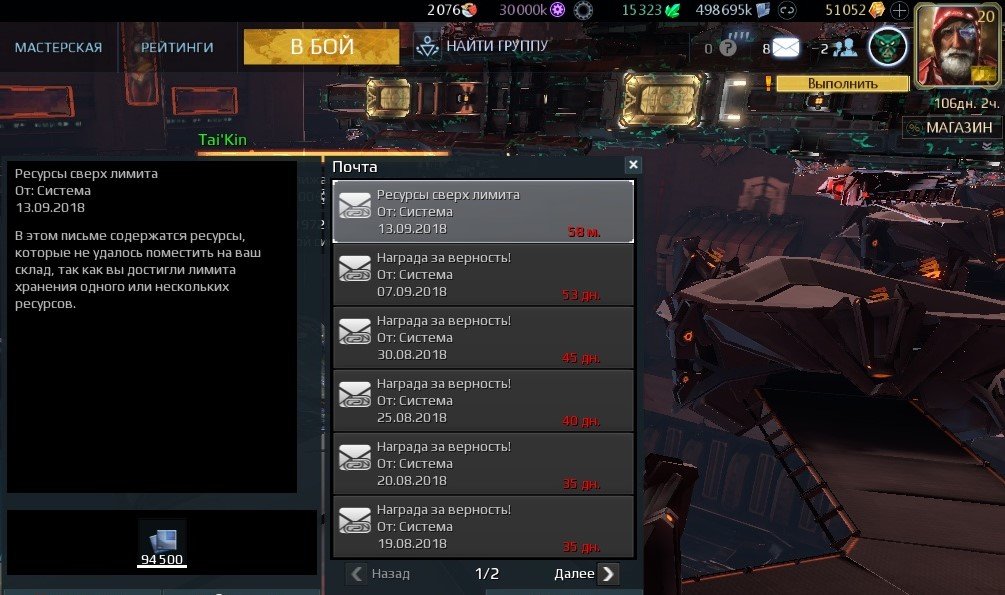Click the Выполнить button
This screenshot has width=1005, height=595.
[842, 84]
